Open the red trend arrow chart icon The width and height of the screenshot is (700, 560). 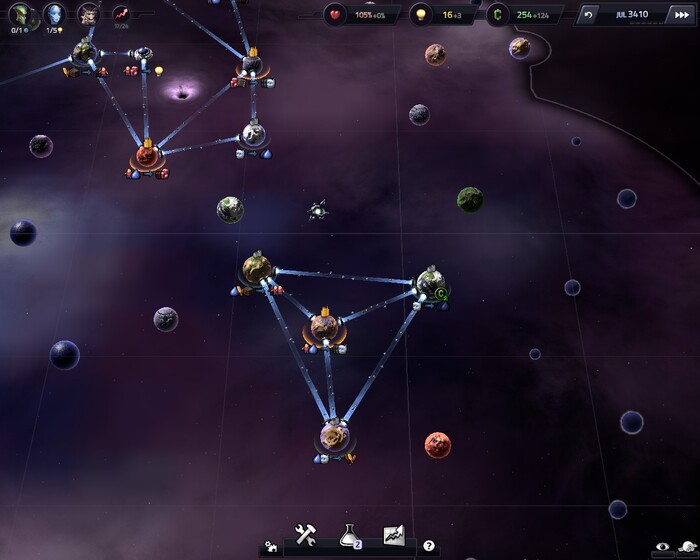[x=122, y=14]
